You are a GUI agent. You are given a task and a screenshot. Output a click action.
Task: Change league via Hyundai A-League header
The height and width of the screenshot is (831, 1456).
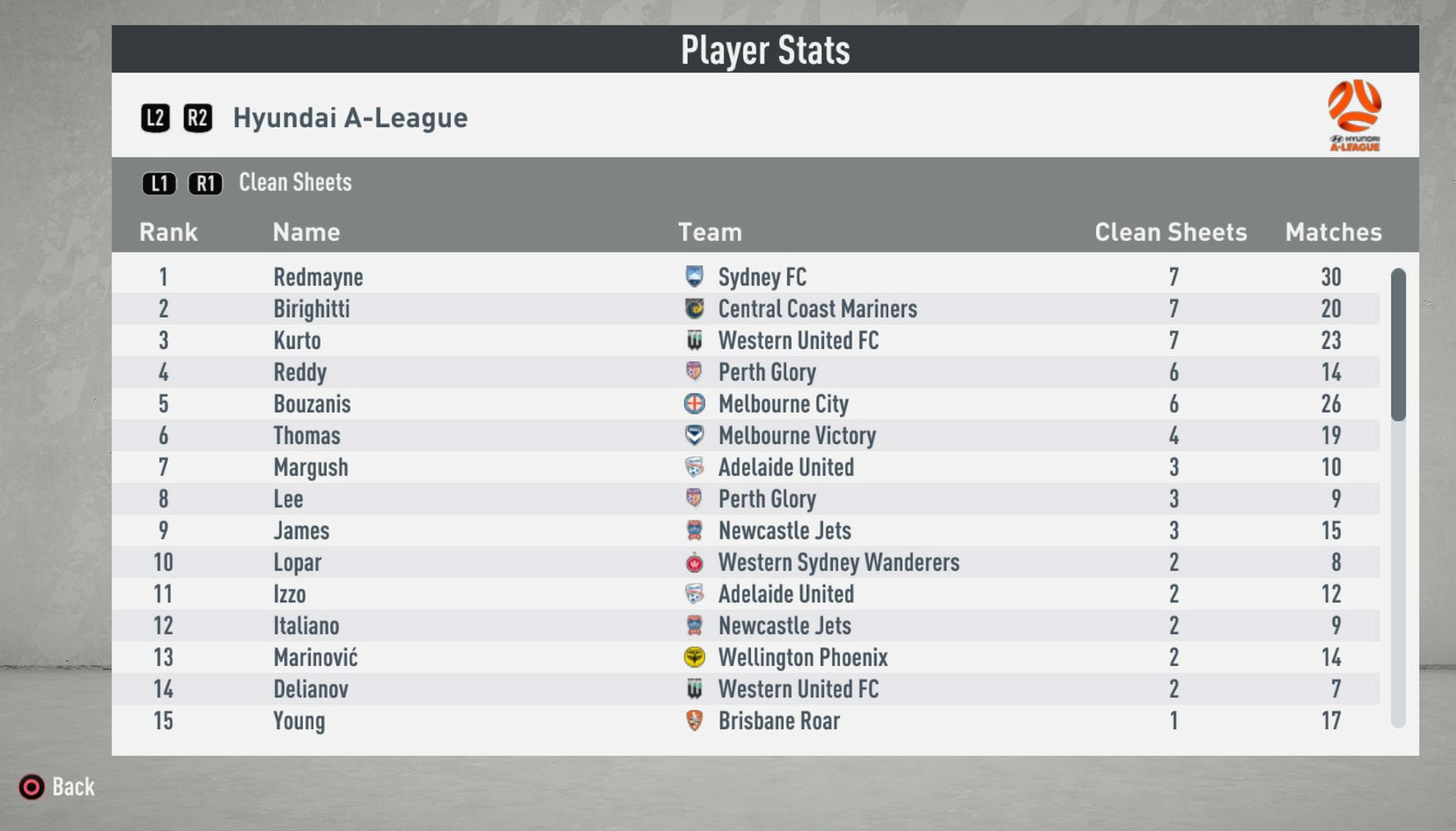pyautogui.click(x=351, y=117)
